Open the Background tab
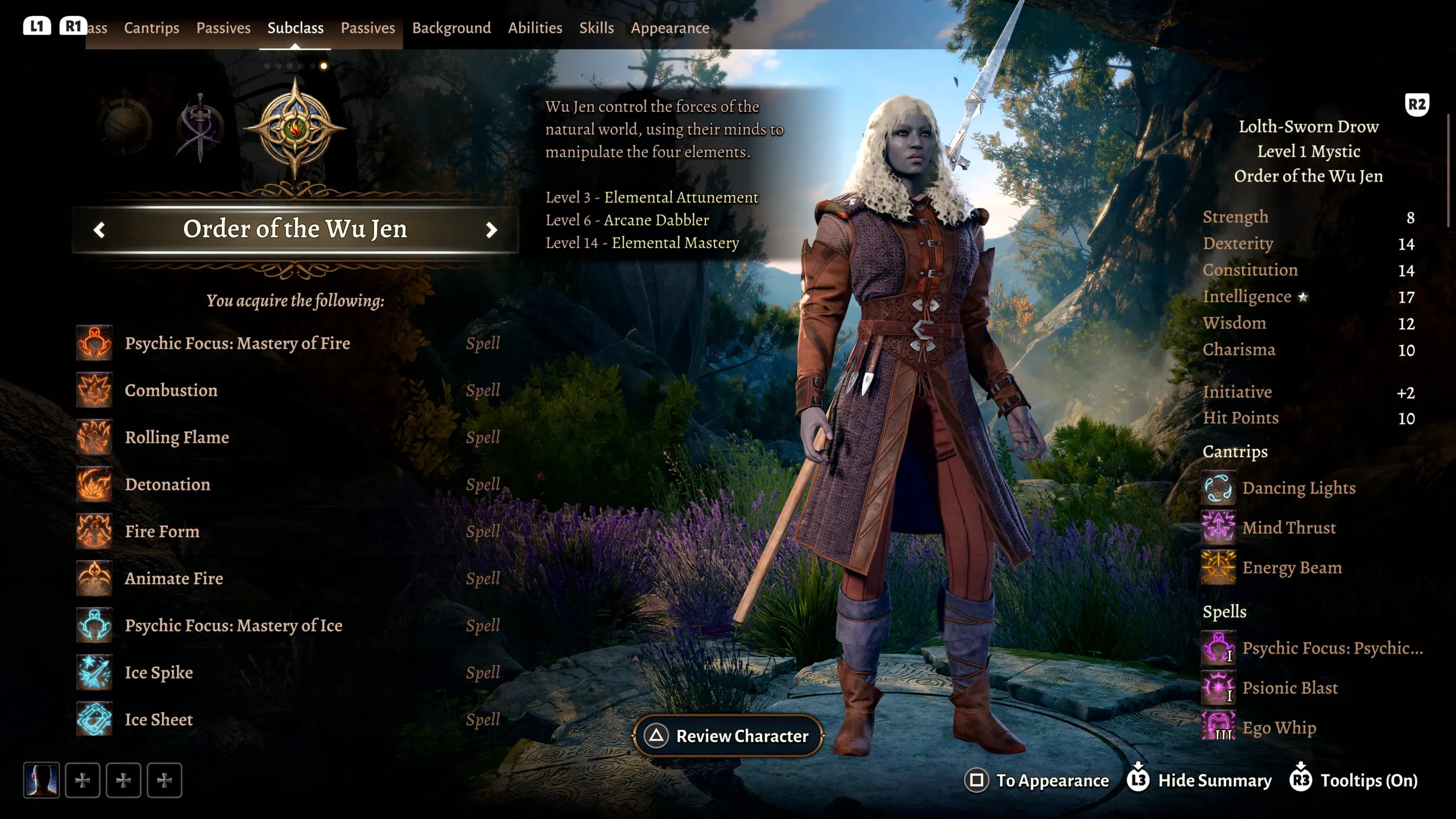 point(451,27)
